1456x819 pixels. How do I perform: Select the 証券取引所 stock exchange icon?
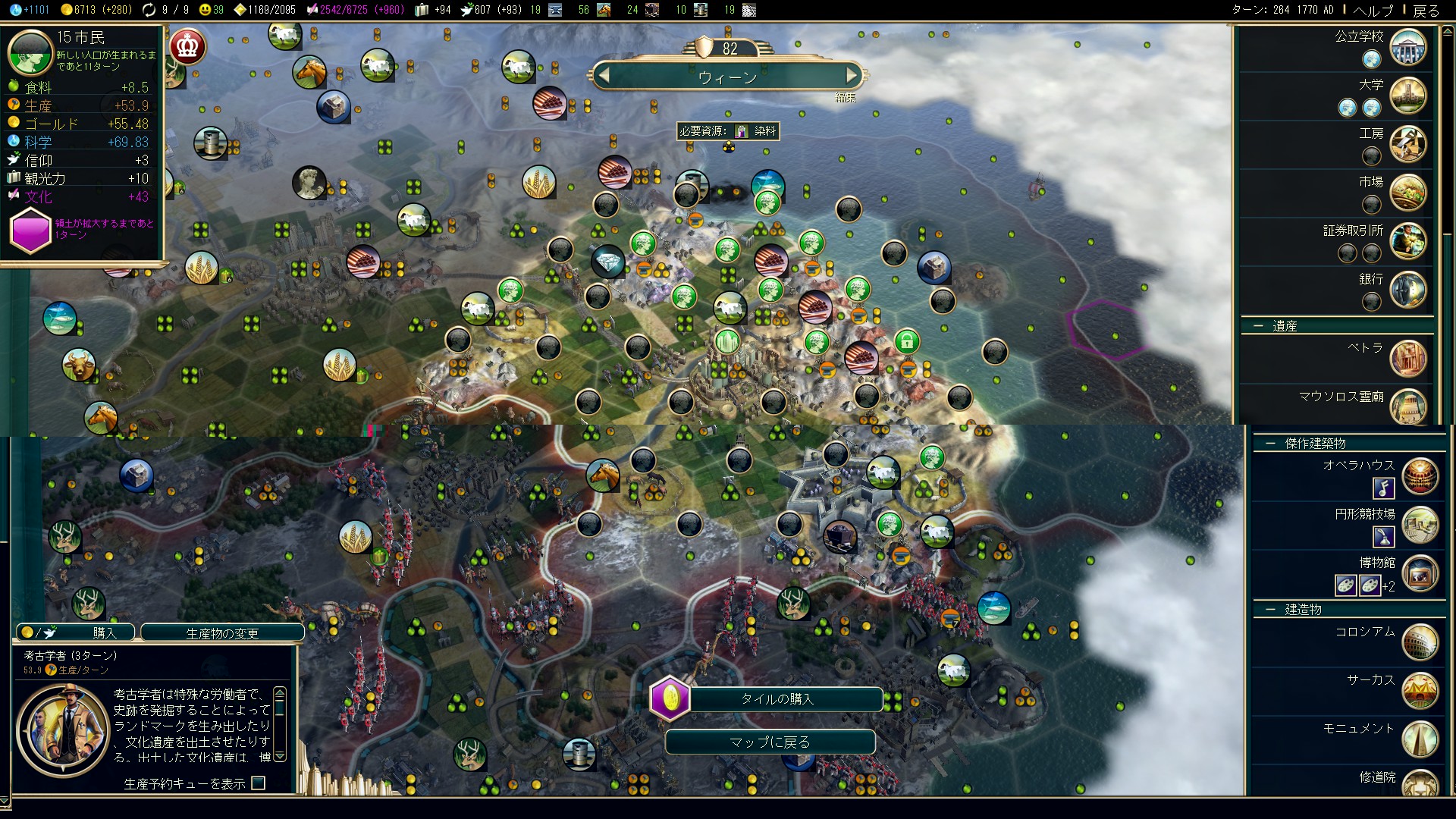coord(1408,241)
